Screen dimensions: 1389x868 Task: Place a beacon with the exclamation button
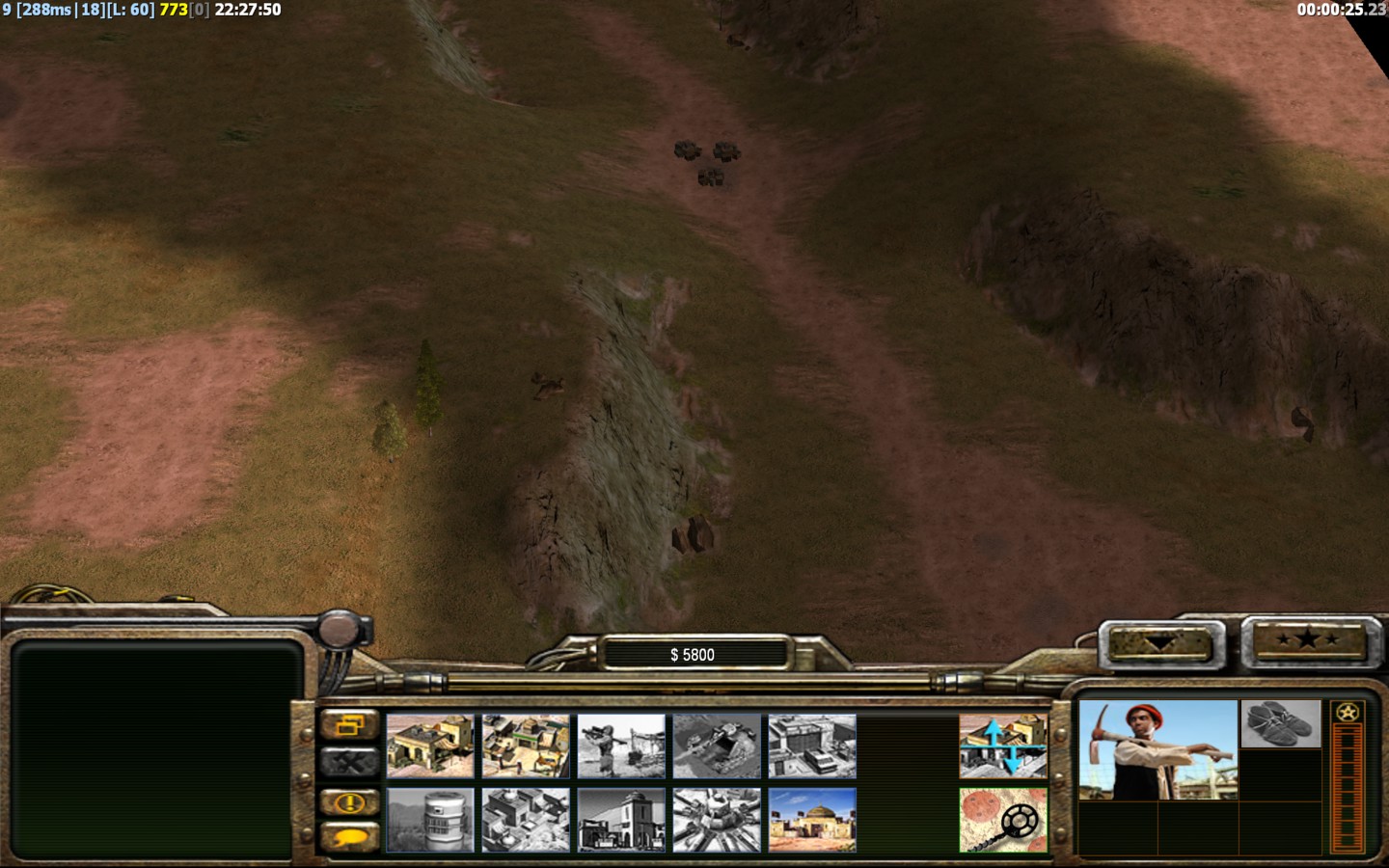tap(349, 801)
